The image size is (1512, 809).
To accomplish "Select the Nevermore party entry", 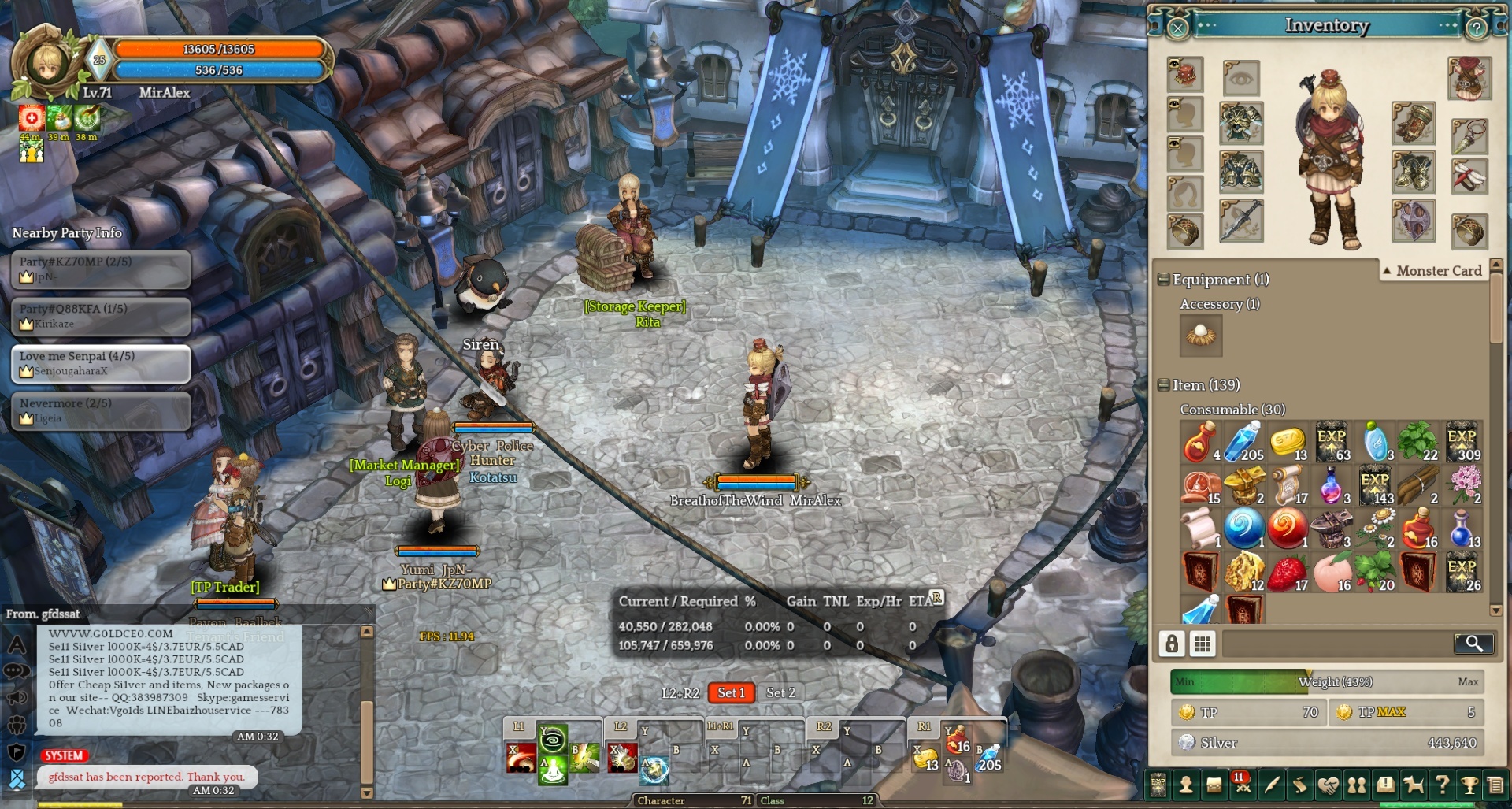I will (x=101, y=411).
